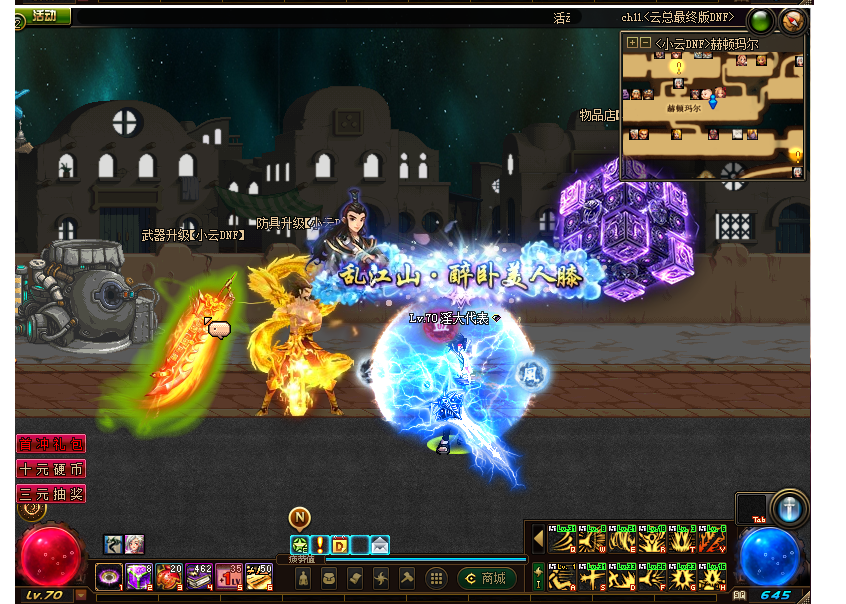Open the 首冲礼包 first-recharge gift button

click(x=50, y=444)
